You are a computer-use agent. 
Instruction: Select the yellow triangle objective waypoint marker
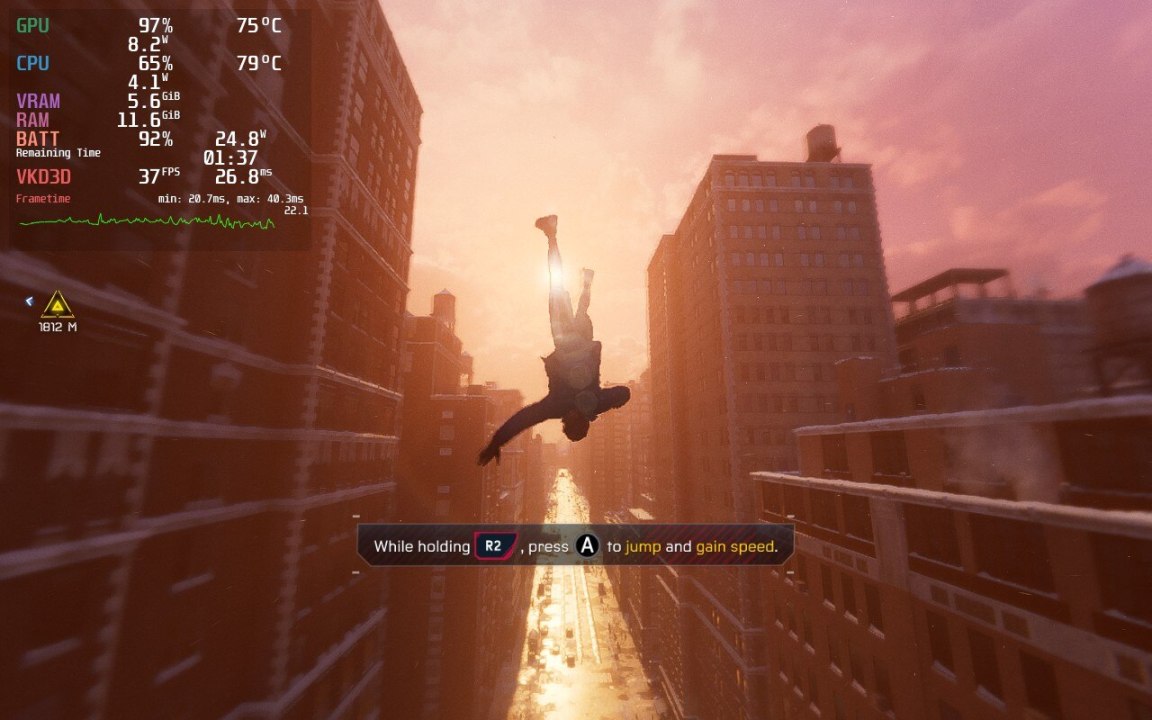pyautogui.click(x=57, y=304)
